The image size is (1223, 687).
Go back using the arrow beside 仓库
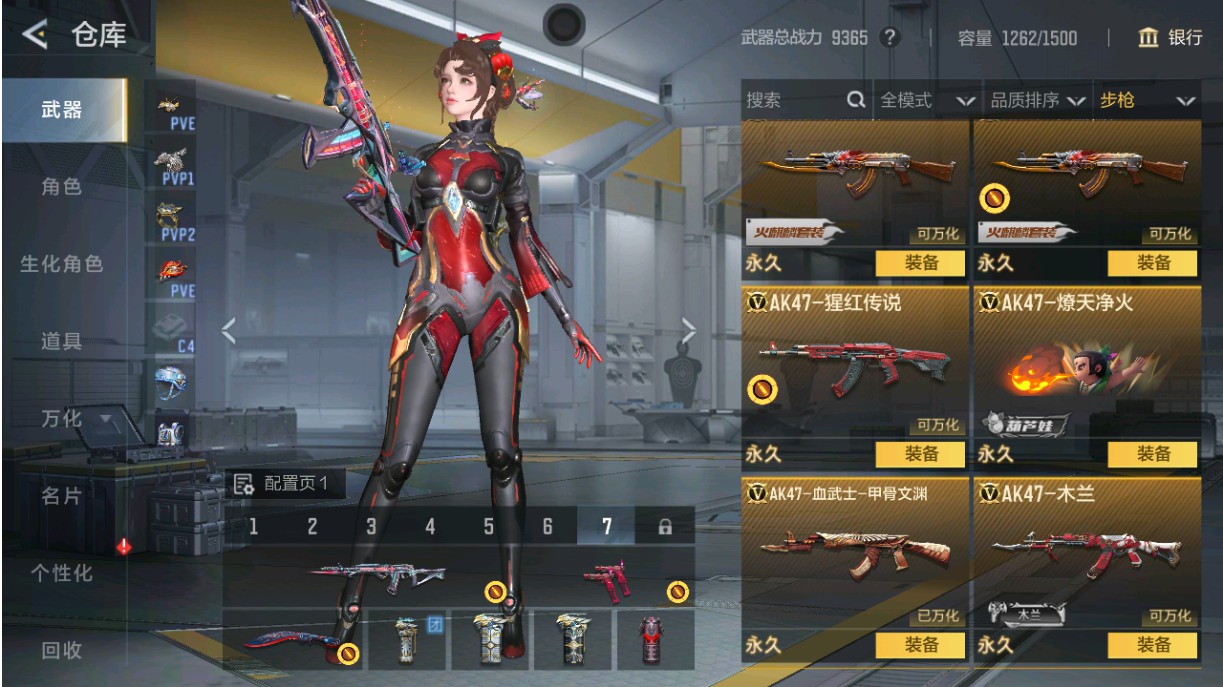point(34,36)
